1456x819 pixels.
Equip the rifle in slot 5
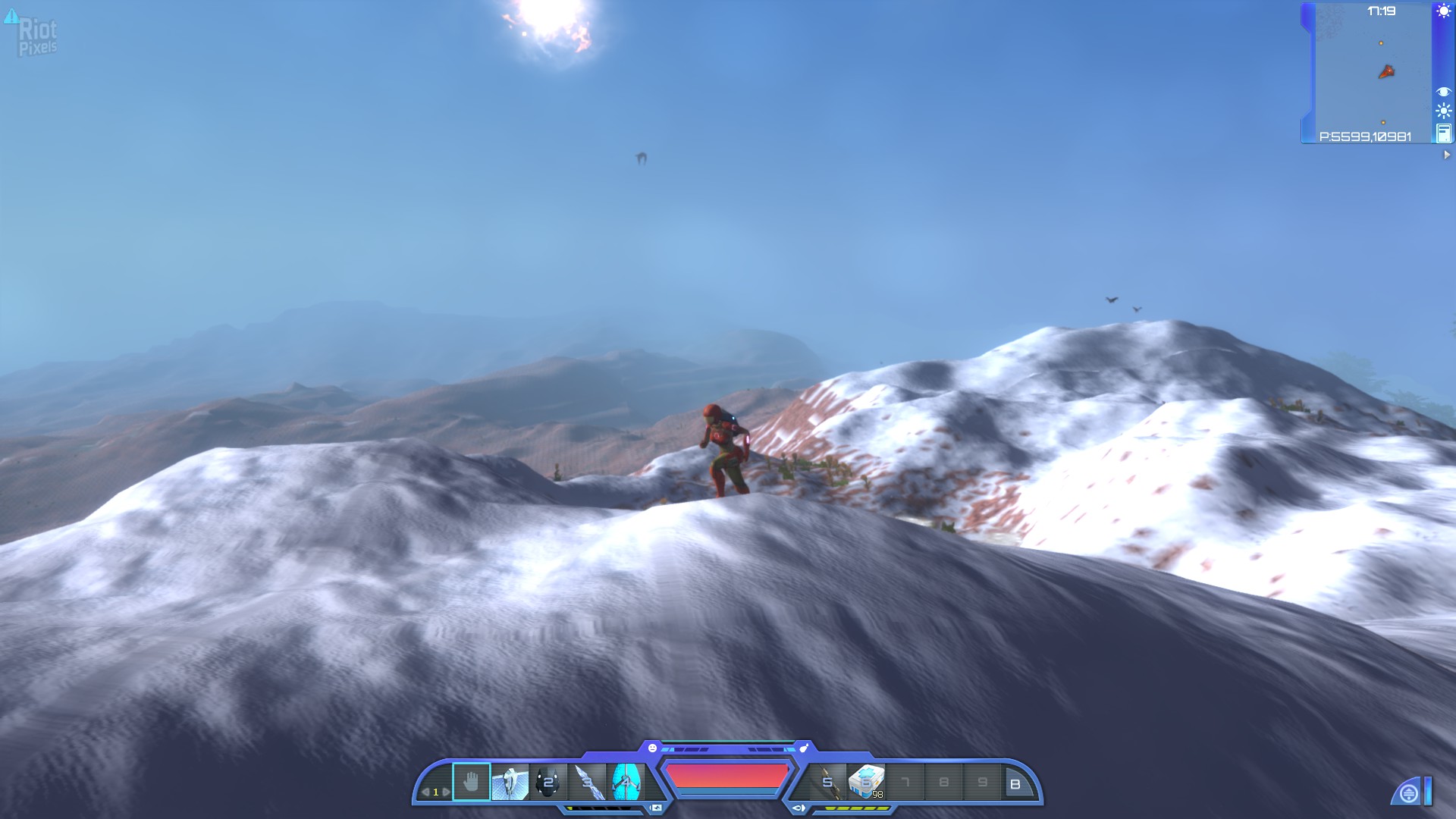click(828, 783)
